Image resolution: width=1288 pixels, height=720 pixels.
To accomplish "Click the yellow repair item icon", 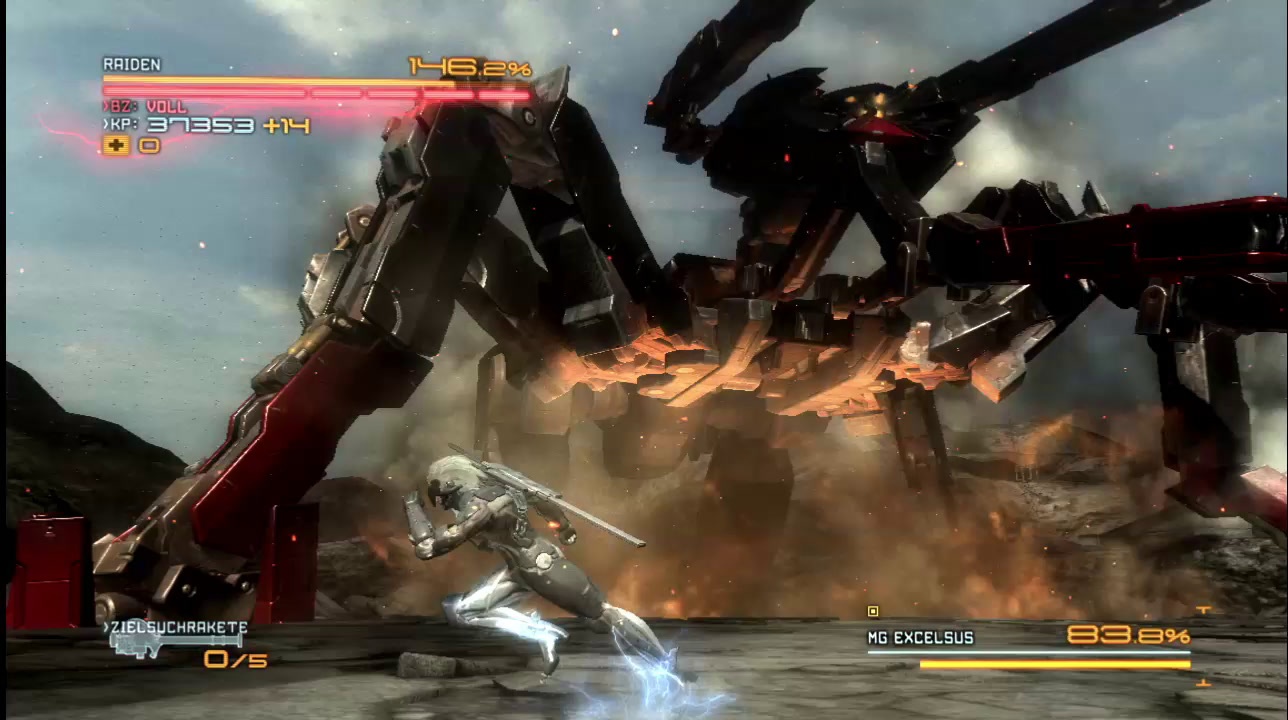I will click(x=116, y=146).
